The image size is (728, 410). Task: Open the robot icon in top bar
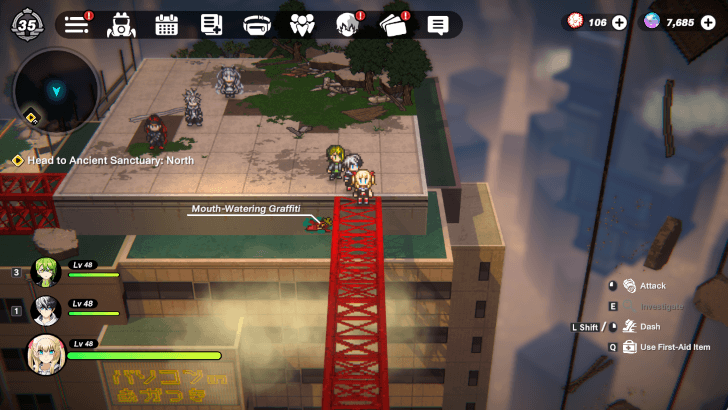121,25
